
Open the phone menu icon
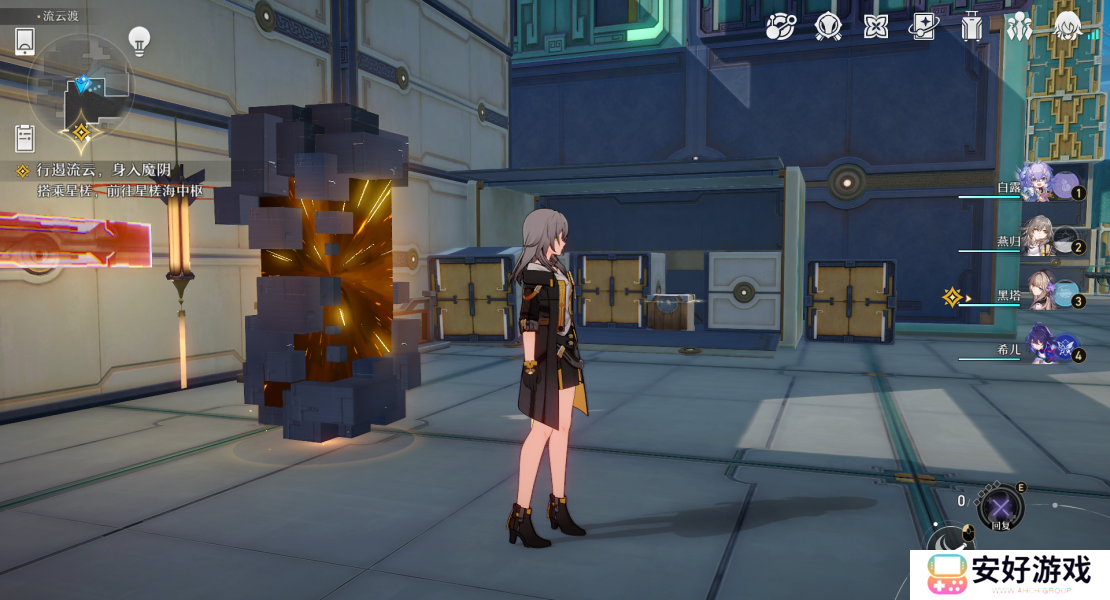[25, 41]
